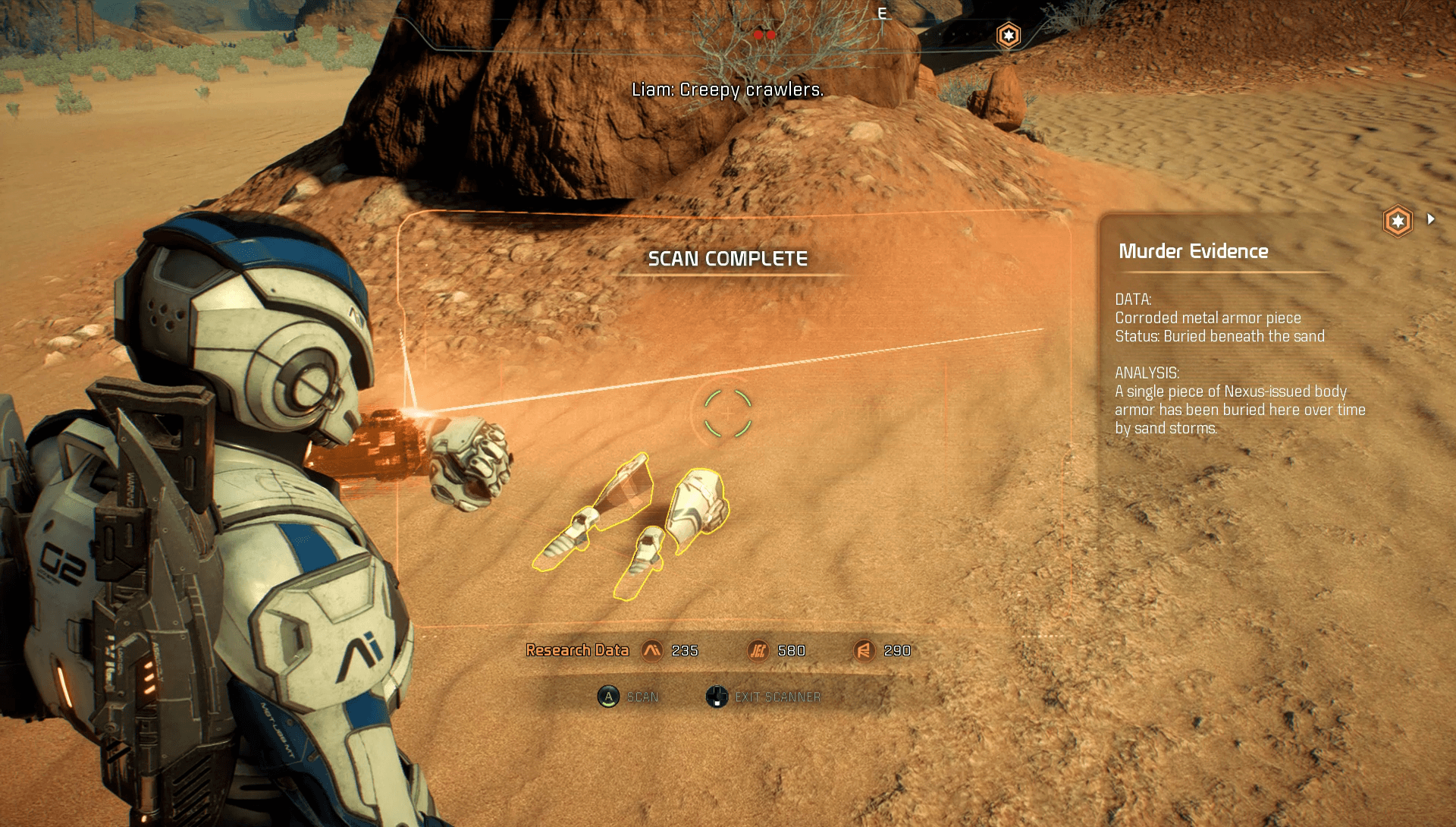Pick the Remnant research data icon
This screenshot has width=1456, height=827.
pyautogui.click(x=864, y=650)
